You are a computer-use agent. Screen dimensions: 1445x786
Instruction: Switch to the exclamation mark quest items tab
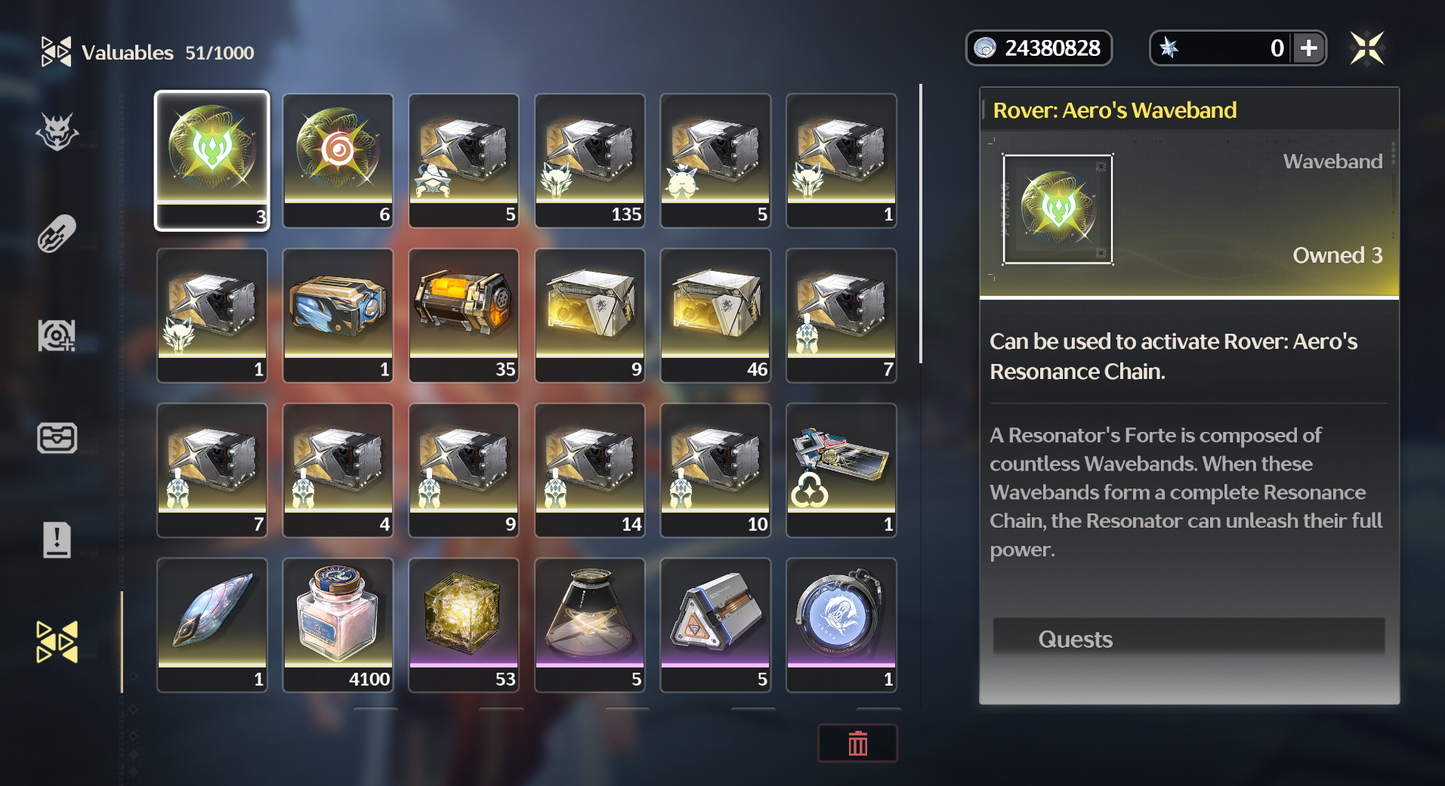click(57, 540)
